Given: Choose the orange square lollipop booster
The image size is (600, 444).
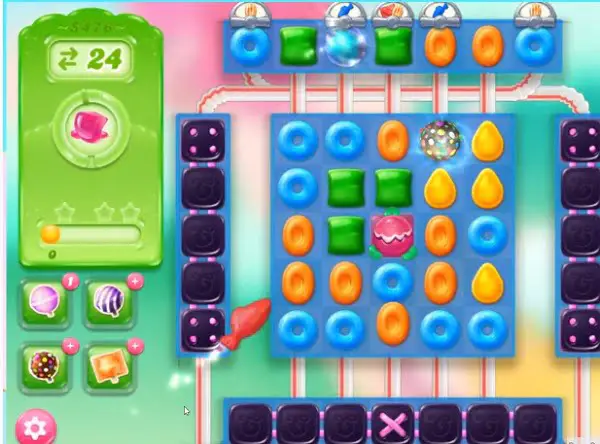Looking at the screenshot, I should 109,367.
